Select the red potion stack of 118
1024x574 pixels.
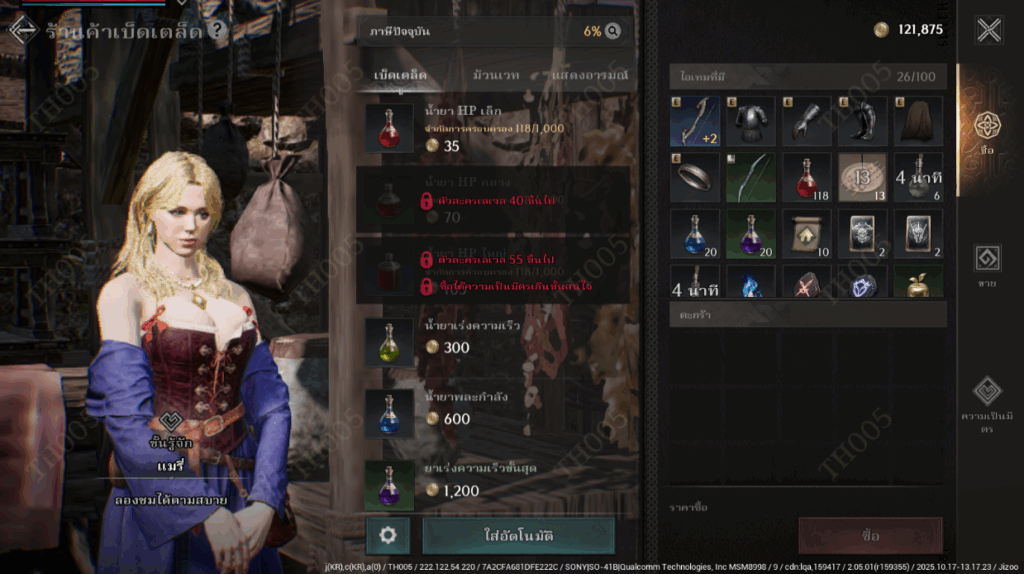[807, 178]
